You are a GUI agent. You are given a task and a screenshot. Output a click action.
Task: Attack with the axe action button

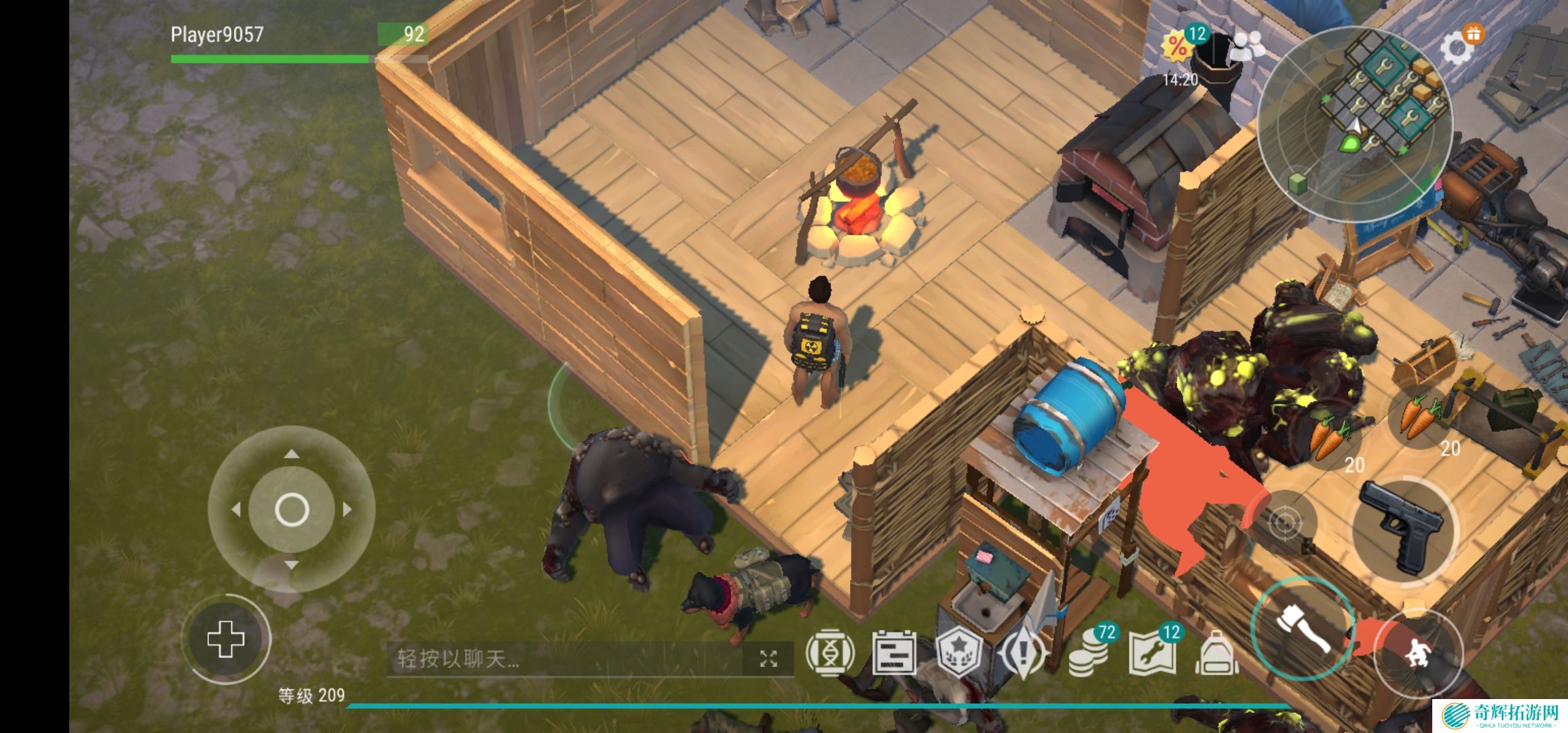click(x=1303, y=629)
